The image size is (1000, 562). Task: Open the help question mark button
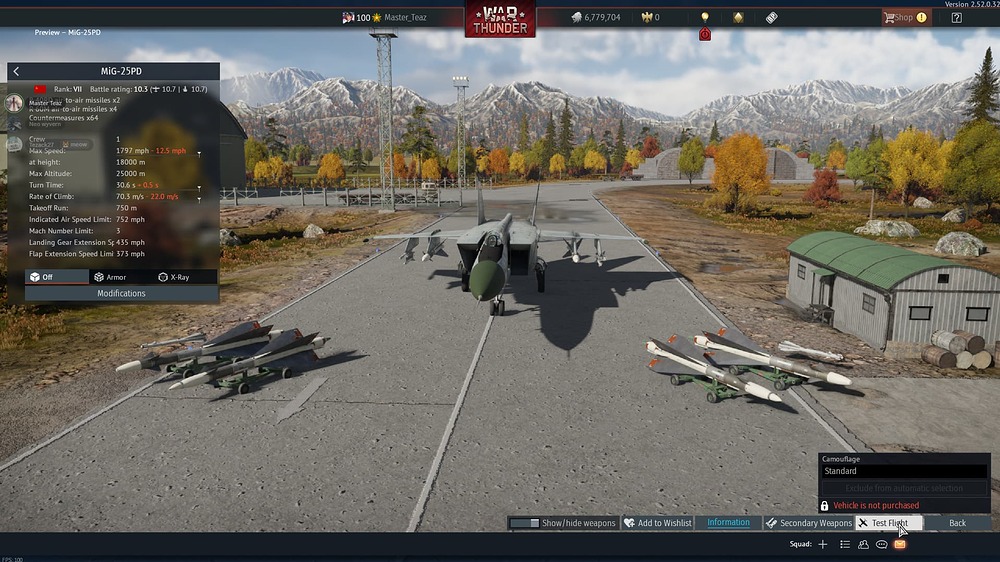pos(957,17)
